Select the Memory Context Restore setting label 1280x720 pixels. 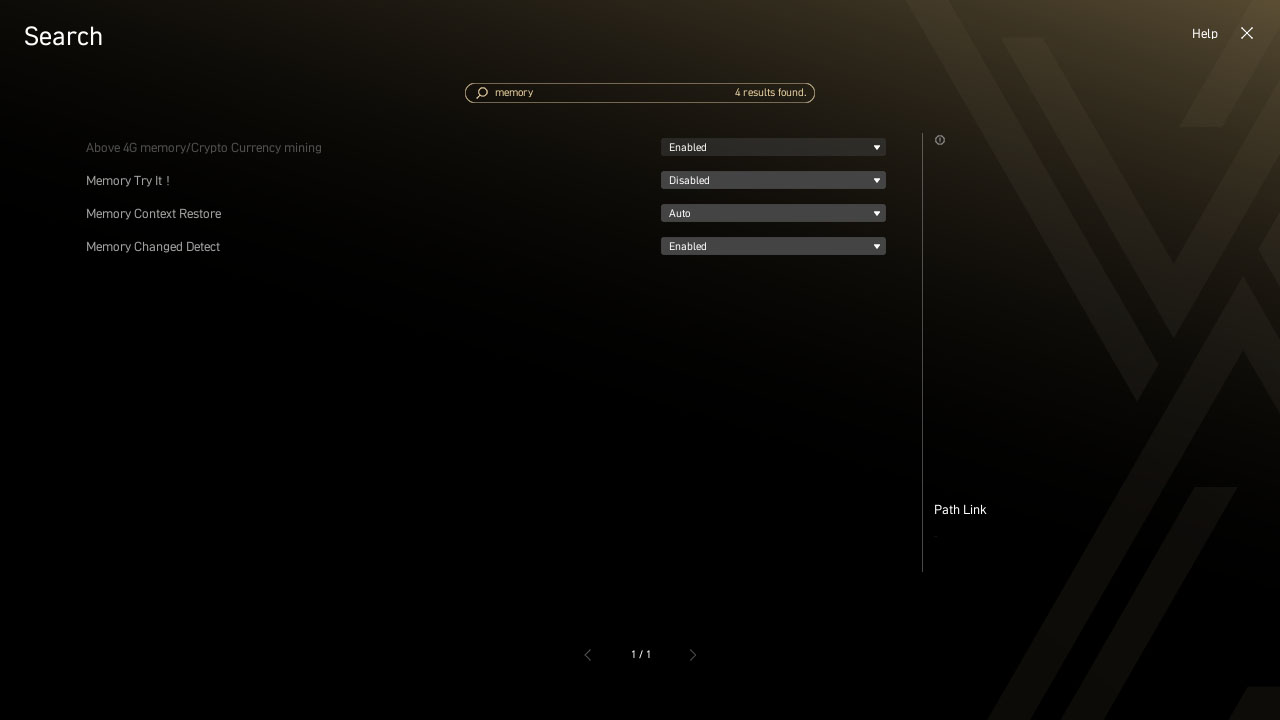[x=153, y=214]
